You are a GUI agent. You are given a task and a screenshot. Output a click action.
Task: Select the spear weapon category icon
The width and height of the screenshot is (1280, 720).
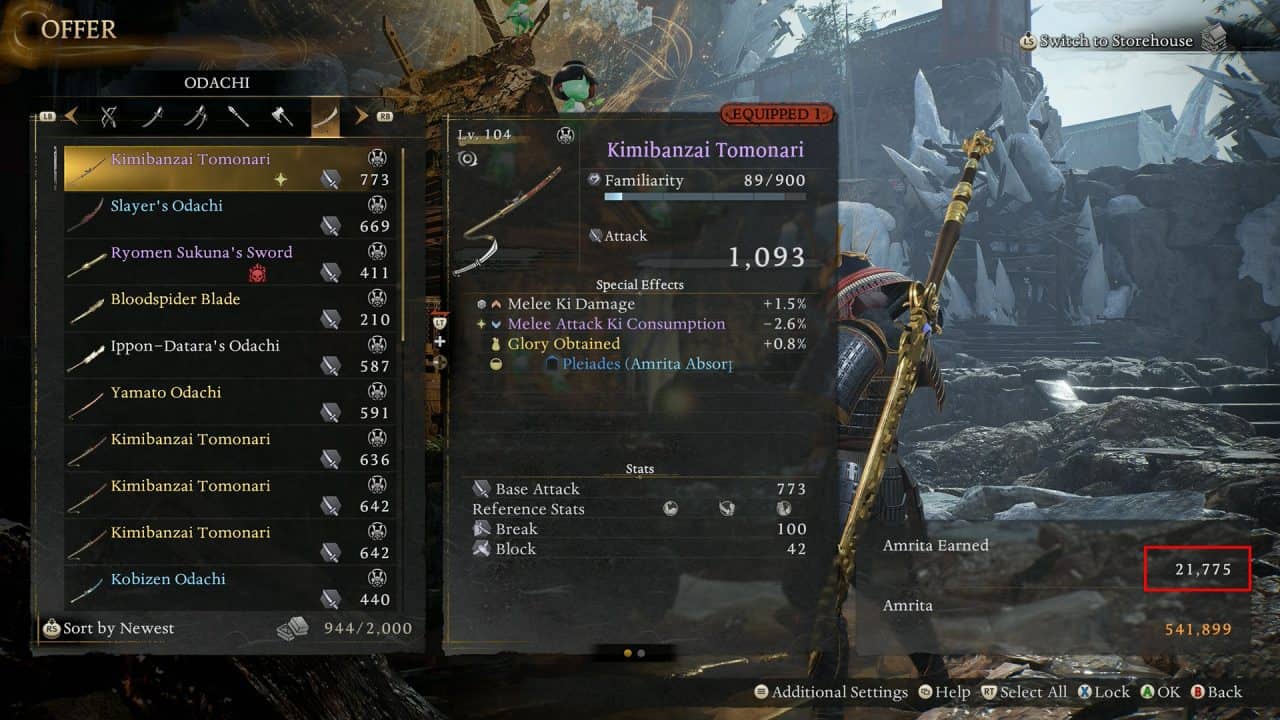pos(238,116)
